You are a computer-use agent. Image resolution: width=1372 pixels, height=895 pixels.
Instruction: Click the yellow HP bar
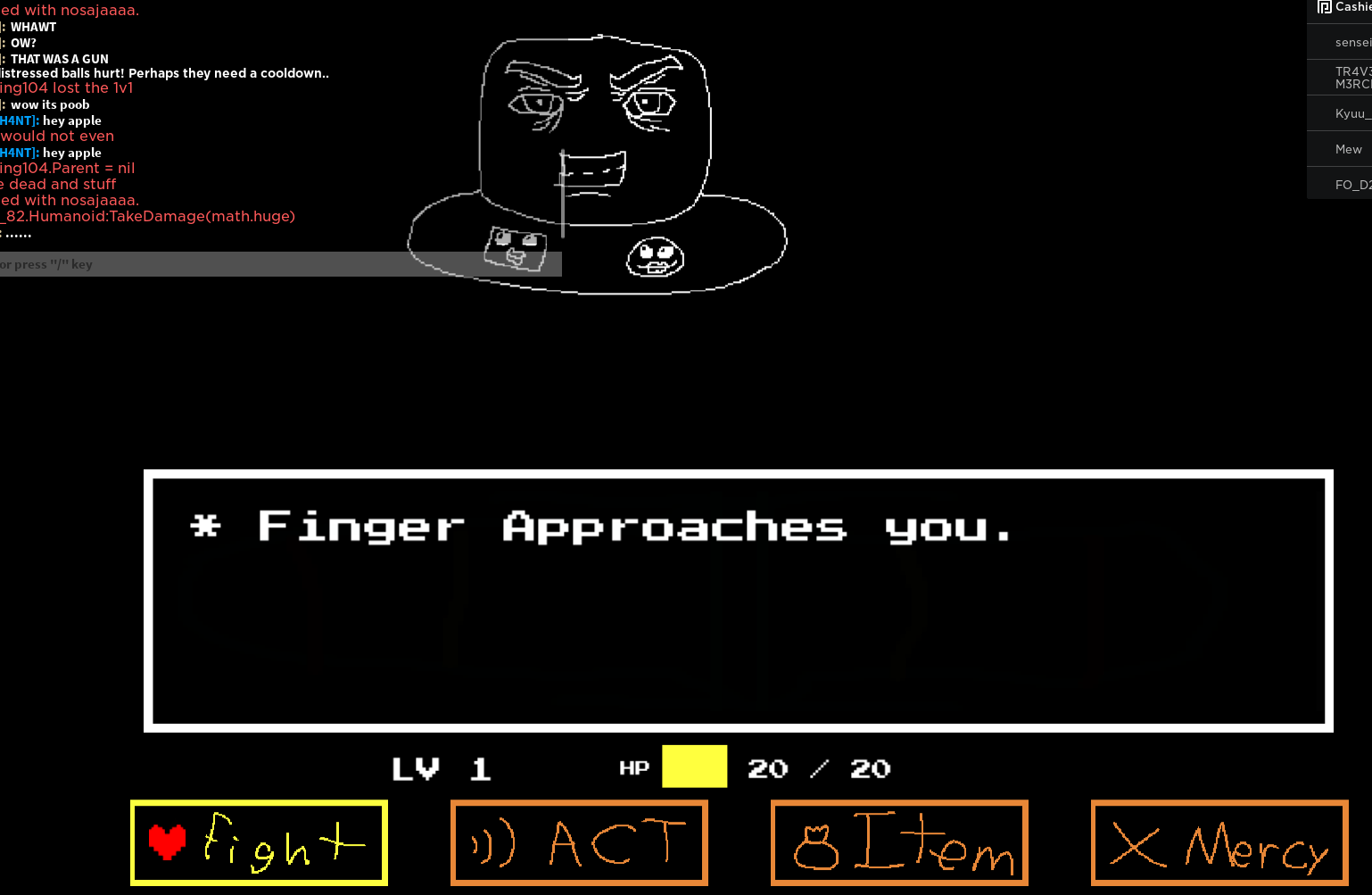coord(694,767)
